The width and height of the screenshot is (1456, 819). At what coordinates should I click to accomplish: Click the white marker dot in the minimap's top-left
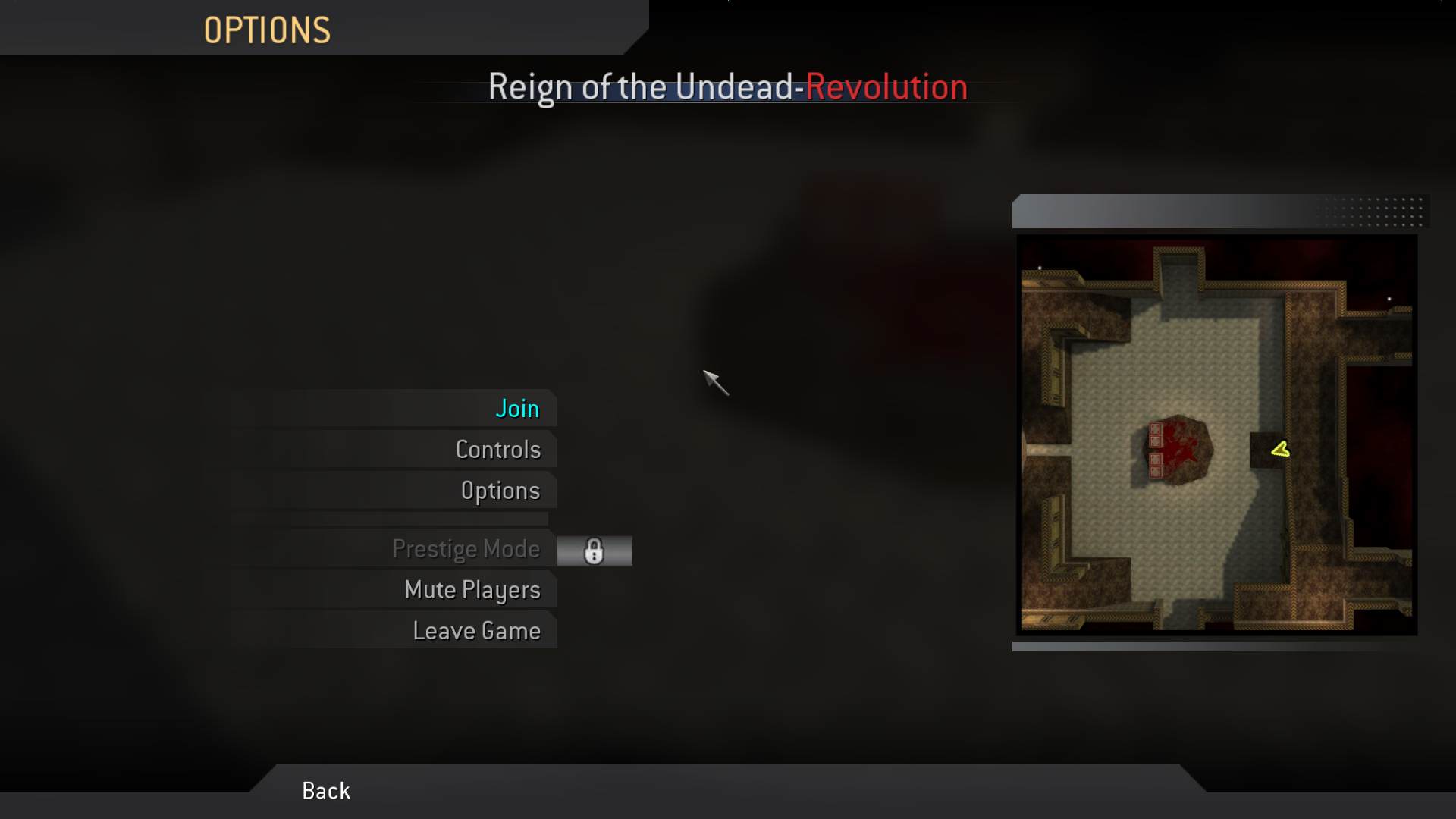(1040, 268)
